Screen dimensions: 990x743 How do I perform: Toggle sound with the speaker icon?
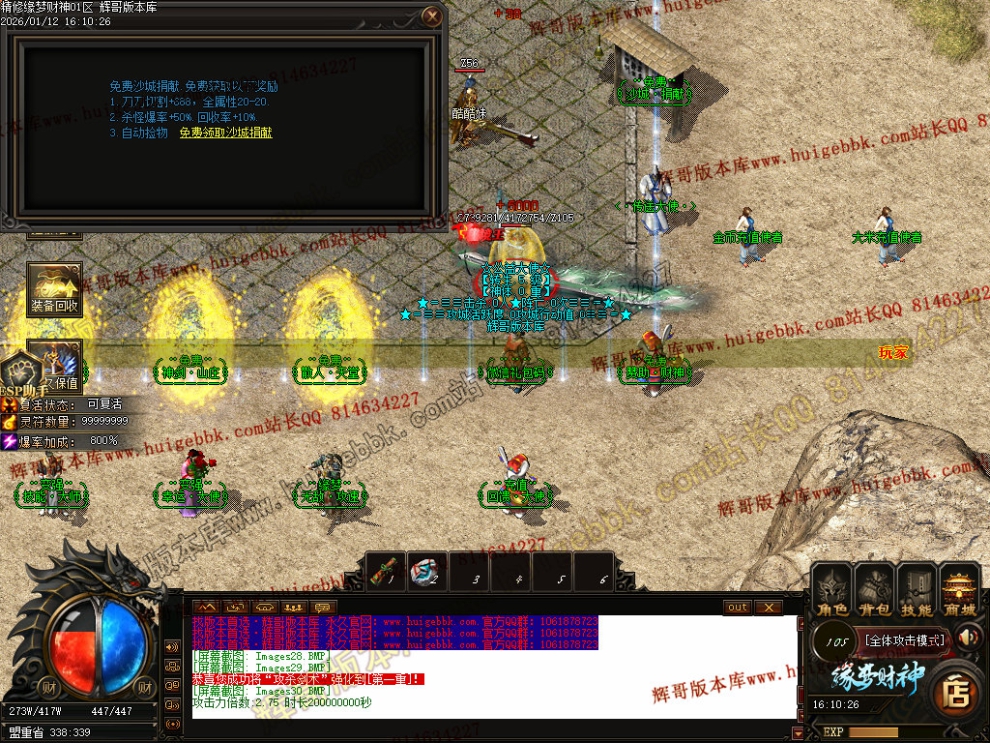pos(967,637)
